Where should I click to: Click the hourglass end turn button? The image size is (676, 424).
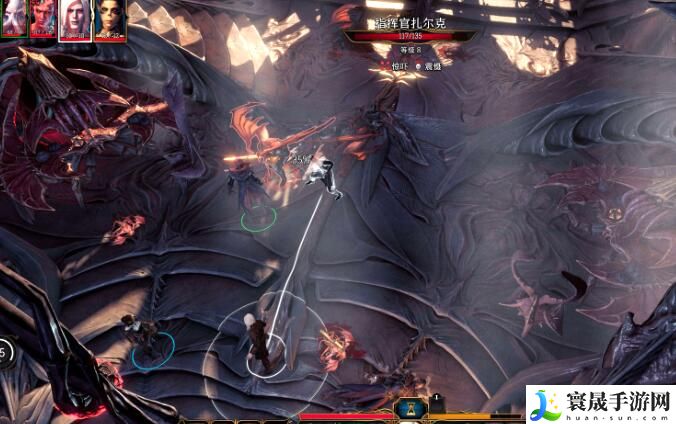[x=408, y=408]
